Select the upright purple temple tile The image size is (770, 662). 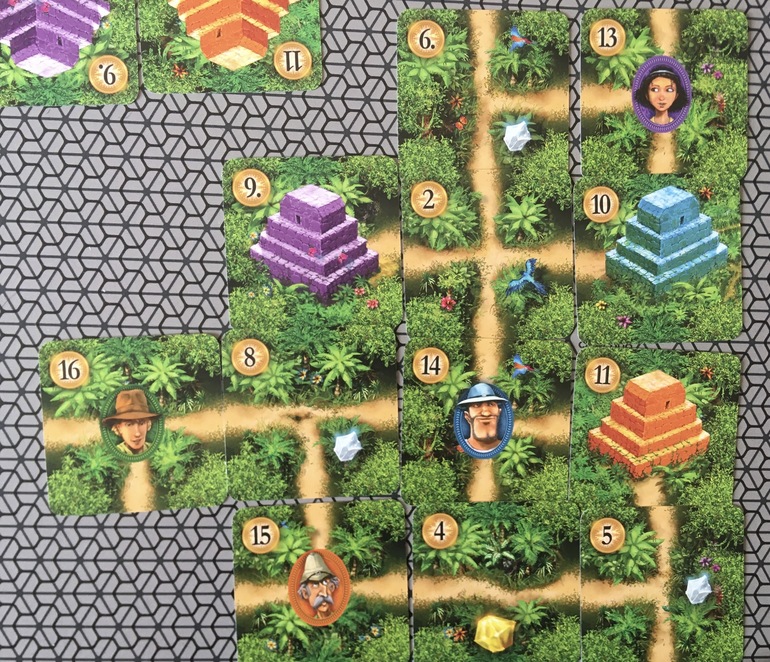point(313,245)
